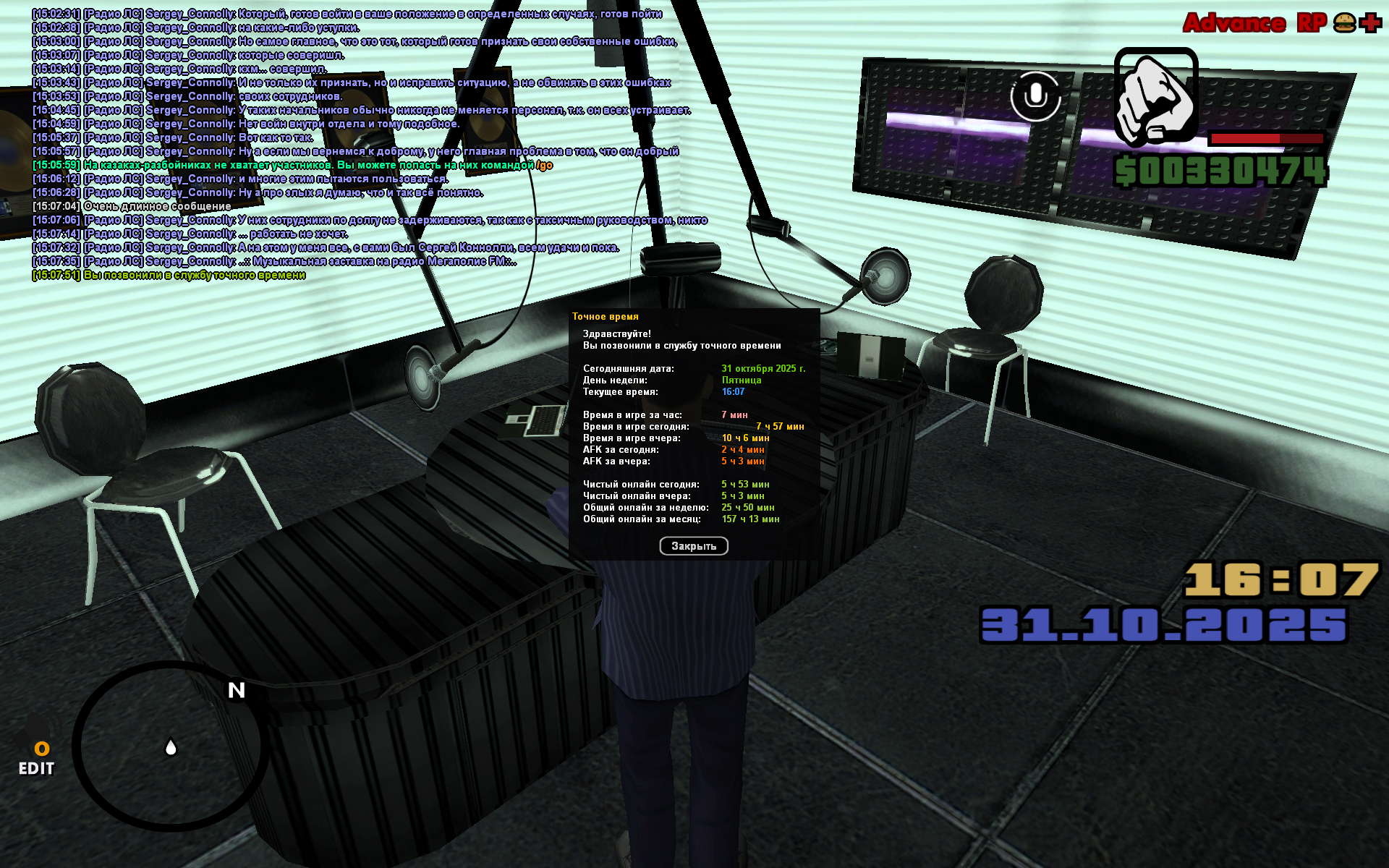Click the circular radar minimap
This screenshot has height=868, width=1389.
(171, 746)
